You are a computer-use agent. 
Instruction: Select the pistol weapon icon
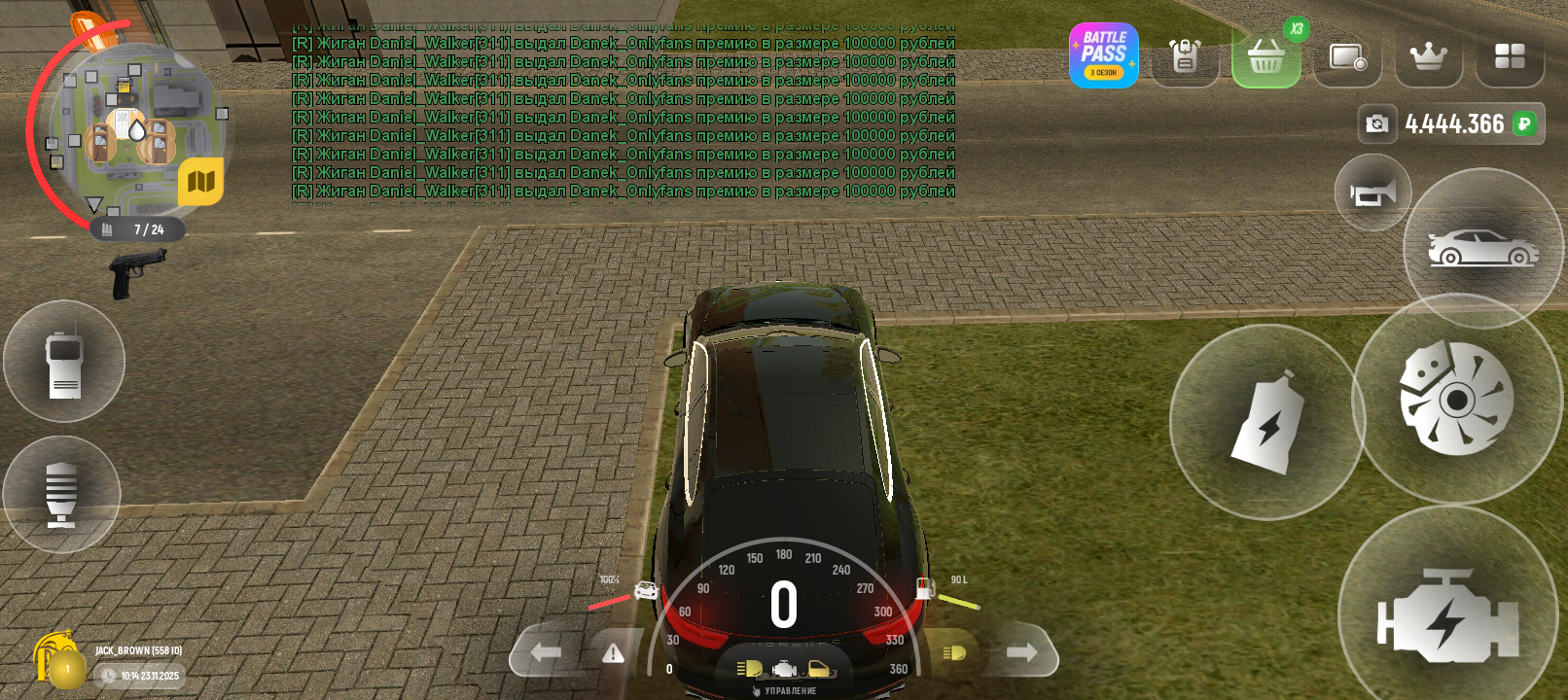pyautogui.click(x=137, y=271)
